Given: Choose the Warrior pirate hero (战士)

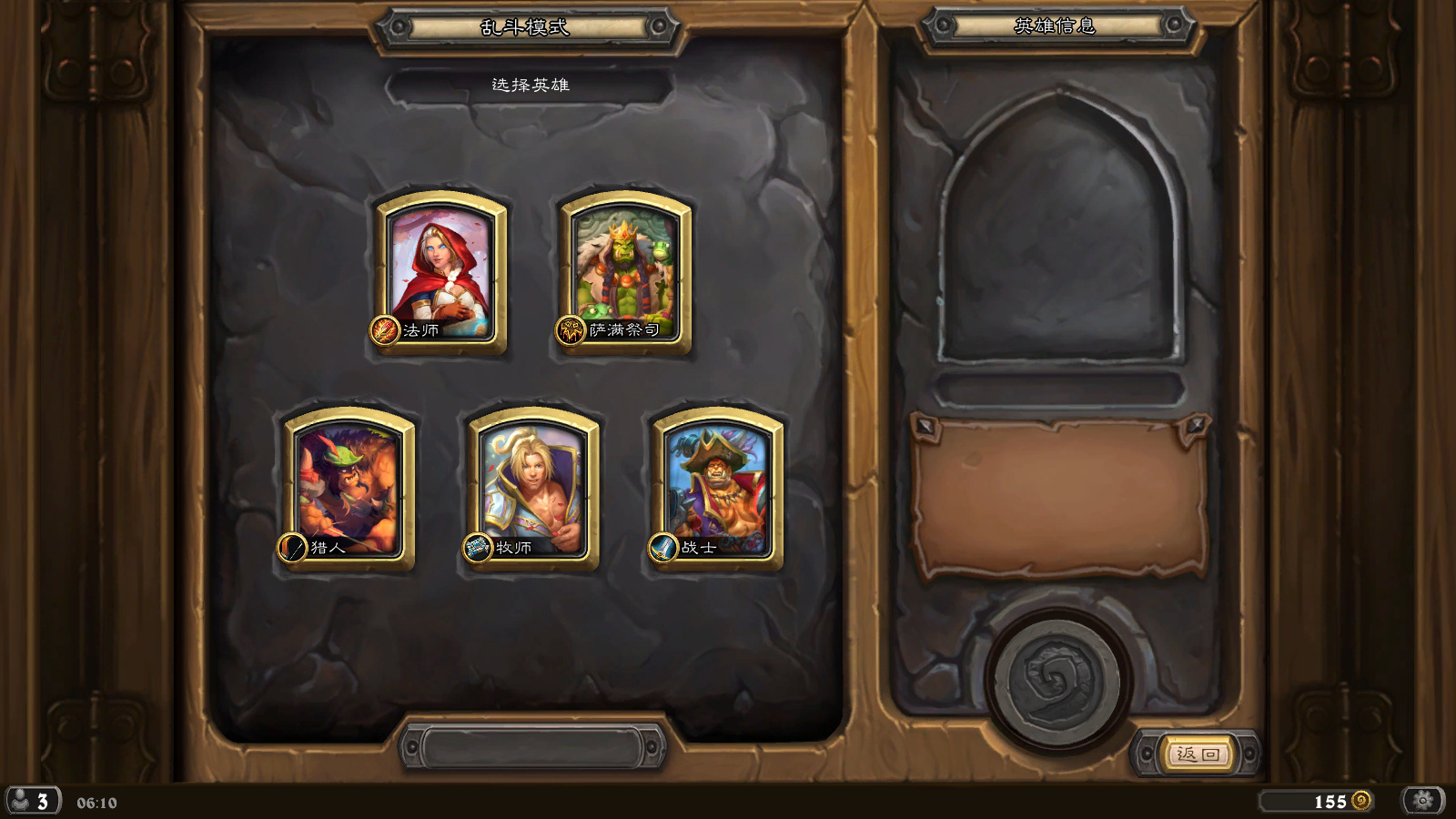Looking at the screenshot, I should (718, 488).
